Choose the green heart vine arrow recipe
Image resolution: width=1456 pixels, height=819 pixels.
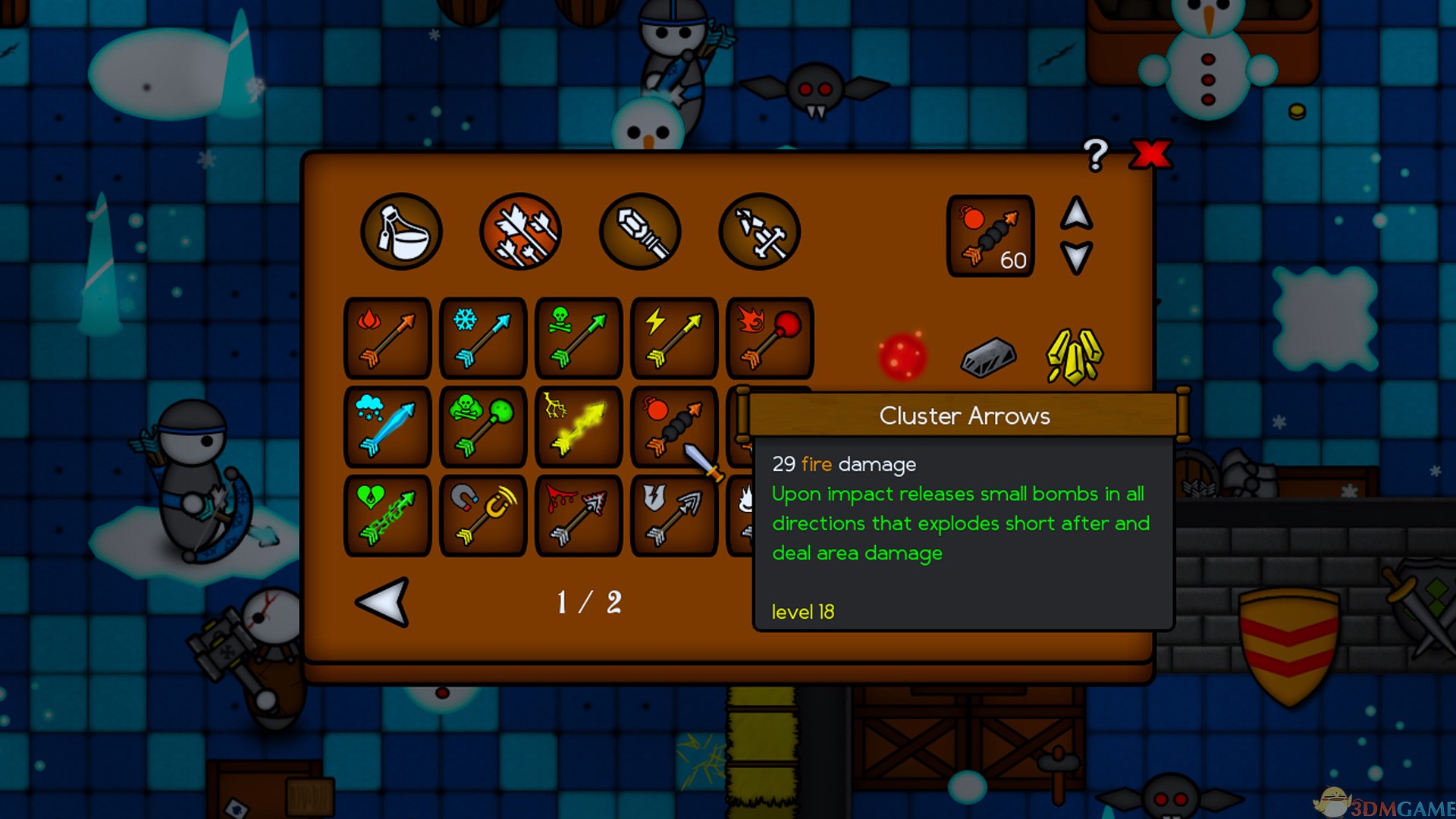pyautogui.click(x=388, y=516)
